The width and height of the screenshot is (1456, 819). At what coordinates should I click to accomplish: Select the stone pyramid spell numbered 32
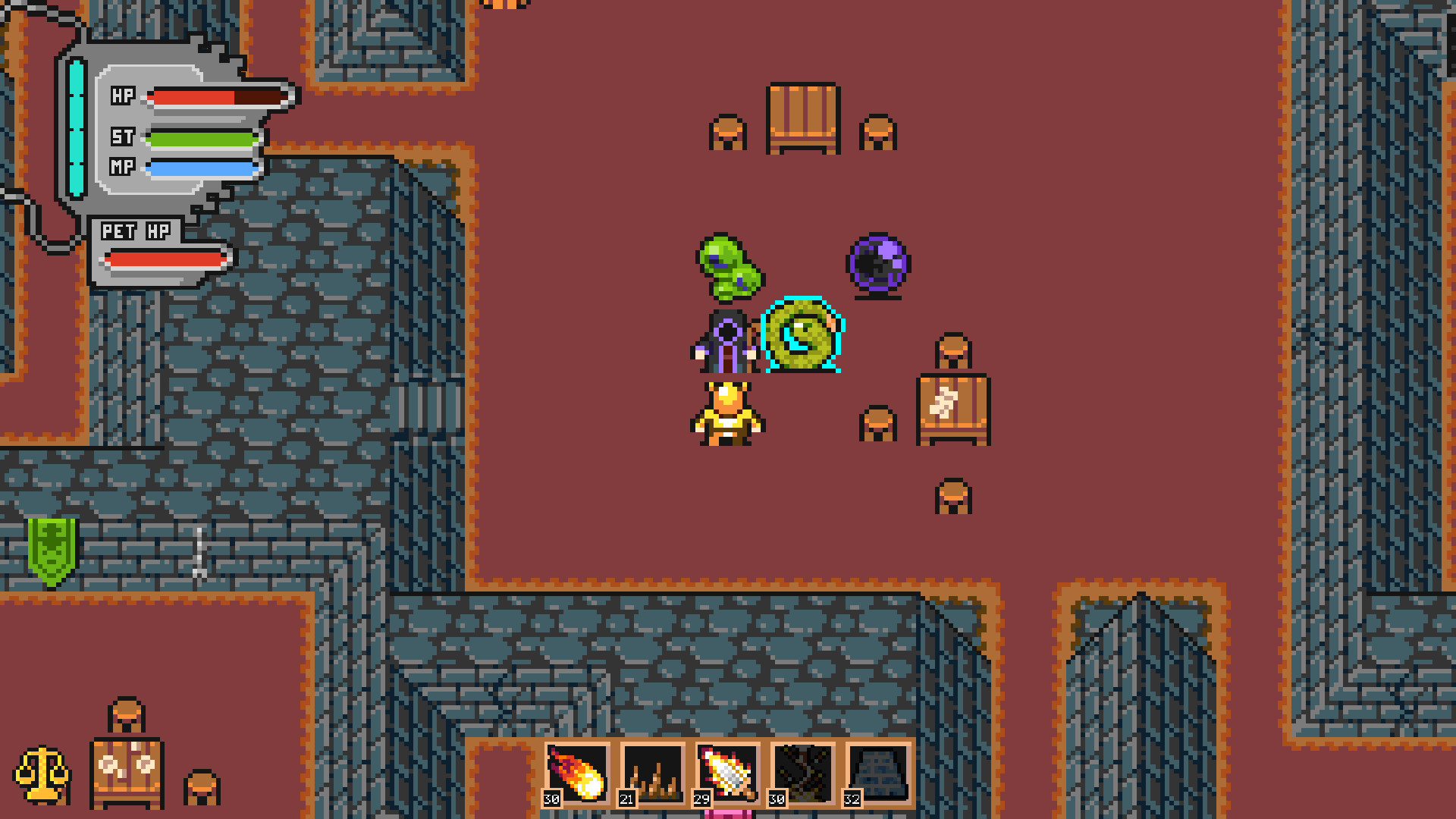point(880,775)
